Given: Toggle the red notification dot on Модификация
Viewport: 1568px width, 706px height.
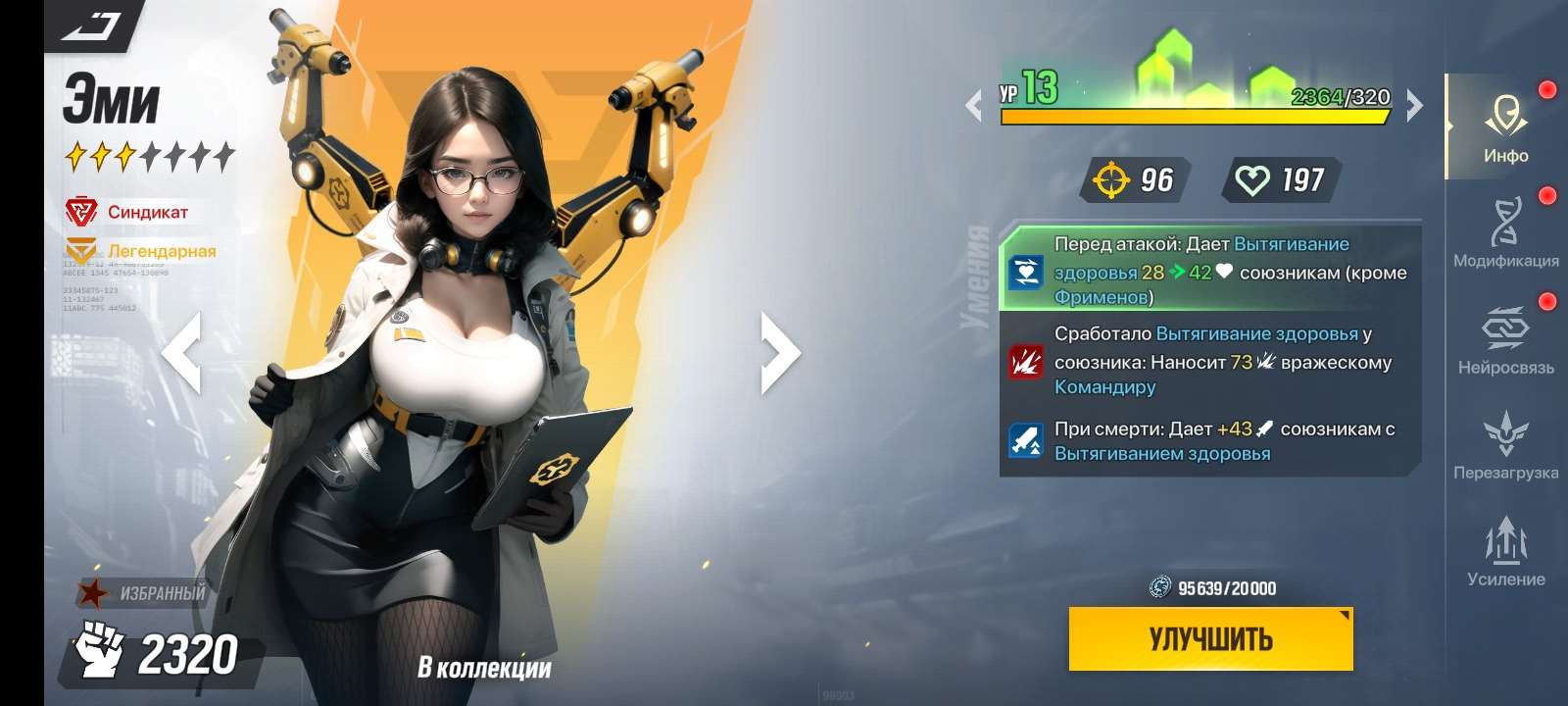Looking at the screenshot, I should [x=1548, y=192].
